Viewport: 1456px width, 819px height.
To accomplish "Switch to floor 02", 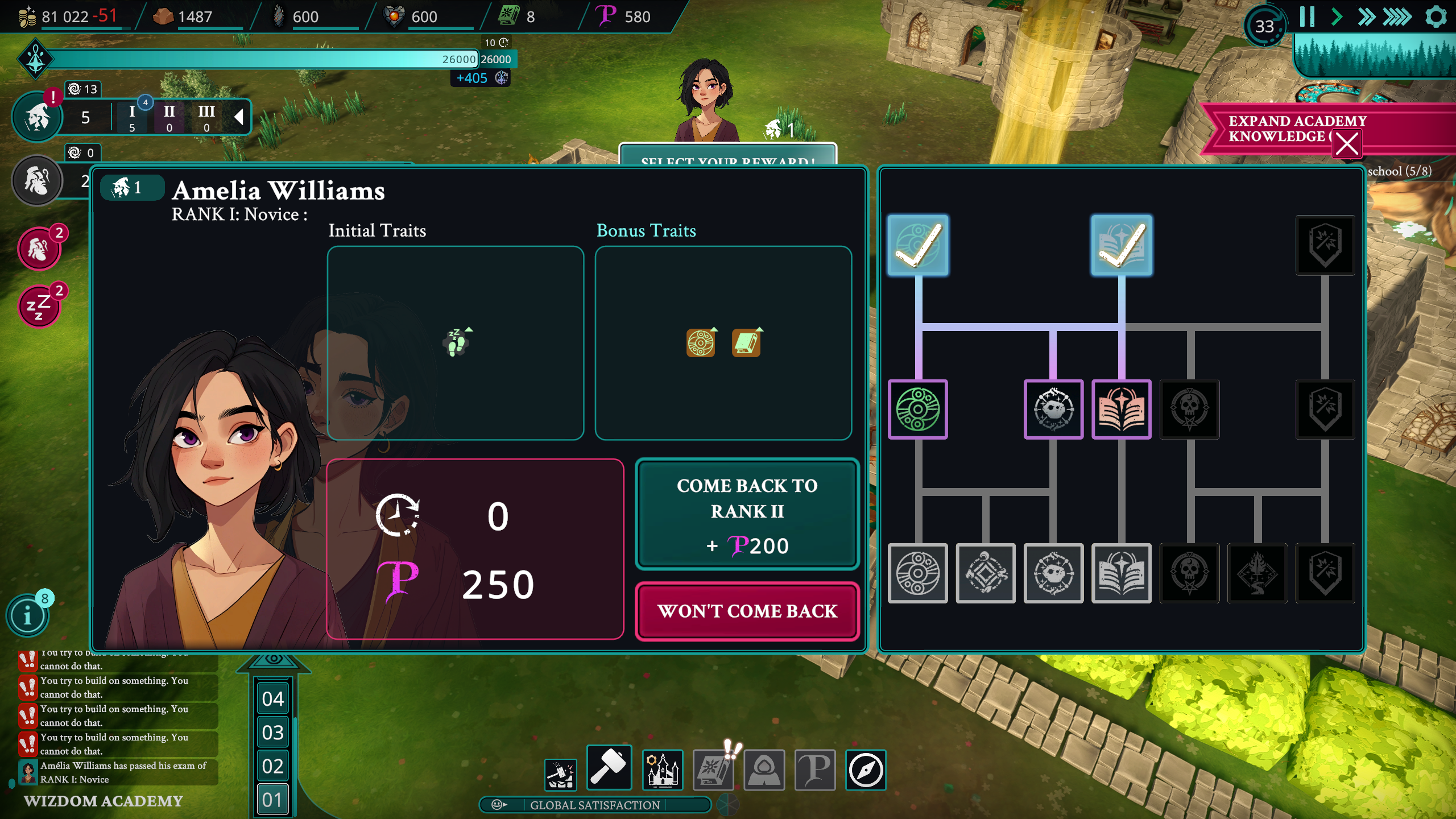I will 273,766.
